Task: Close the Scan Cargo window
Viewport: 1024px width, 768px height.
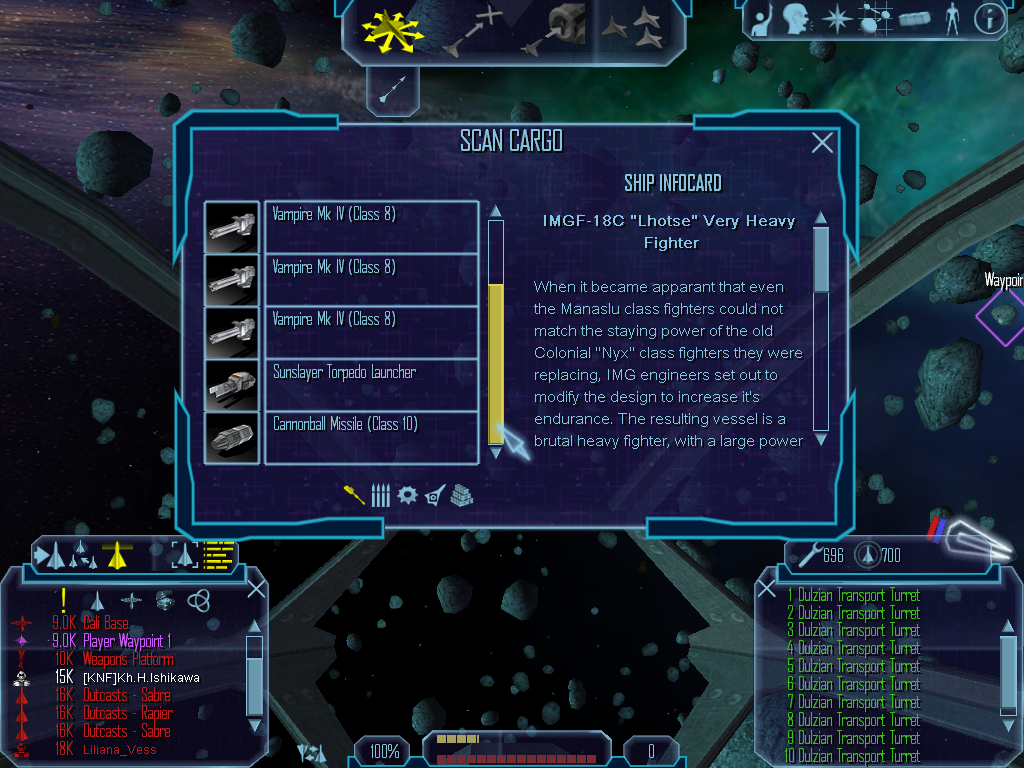Action: click(x=822, y=143)
